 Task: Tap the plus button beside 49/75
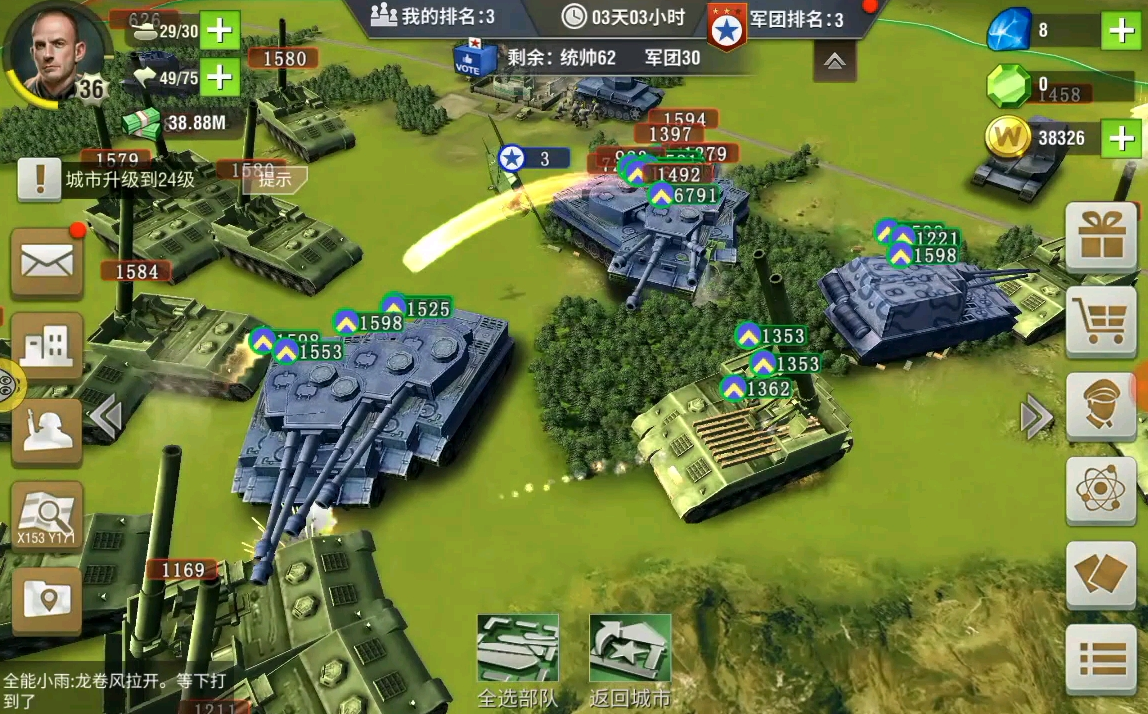219,76
